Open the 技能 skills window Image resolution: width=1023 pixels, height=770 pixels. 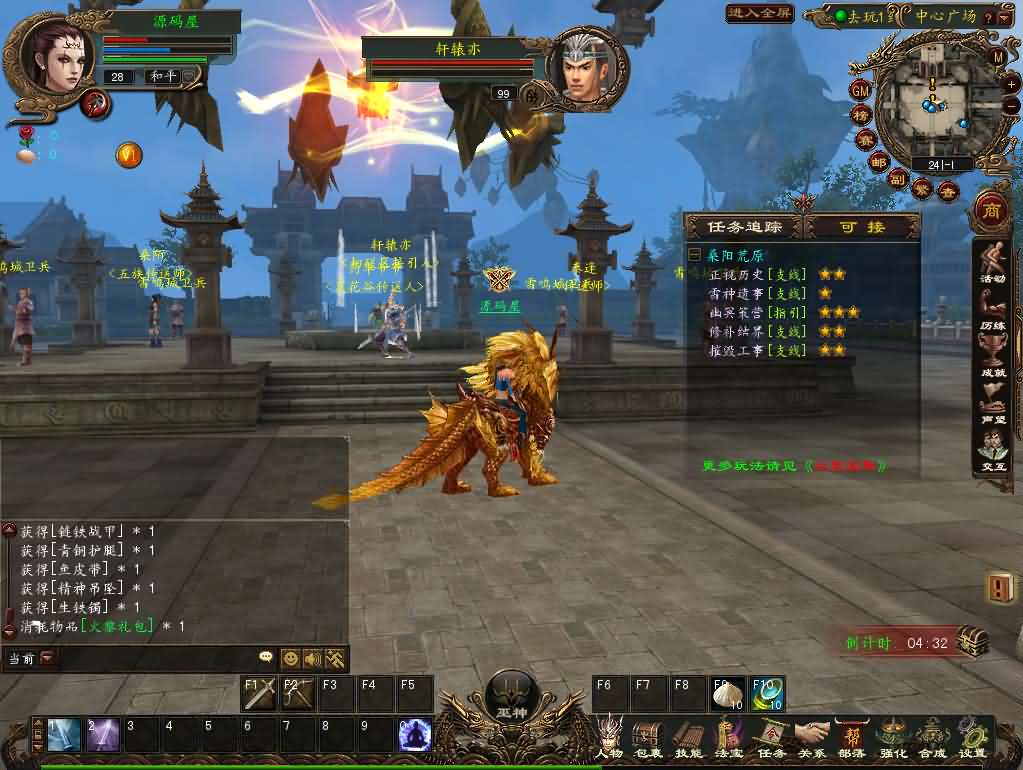pyautogui.click(x=688, y=736)
